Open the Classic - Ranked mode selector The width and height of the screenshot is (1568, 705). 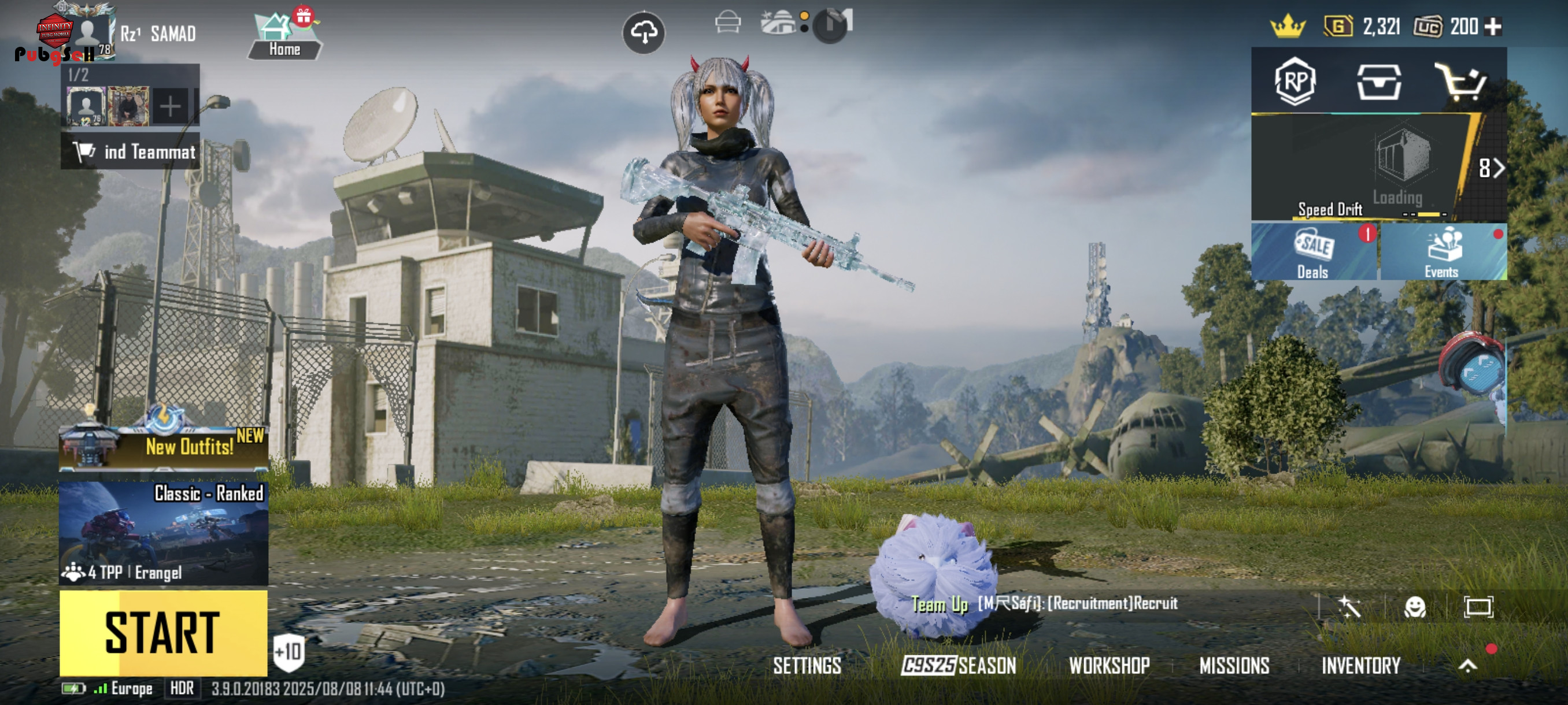tap(163, 533)
